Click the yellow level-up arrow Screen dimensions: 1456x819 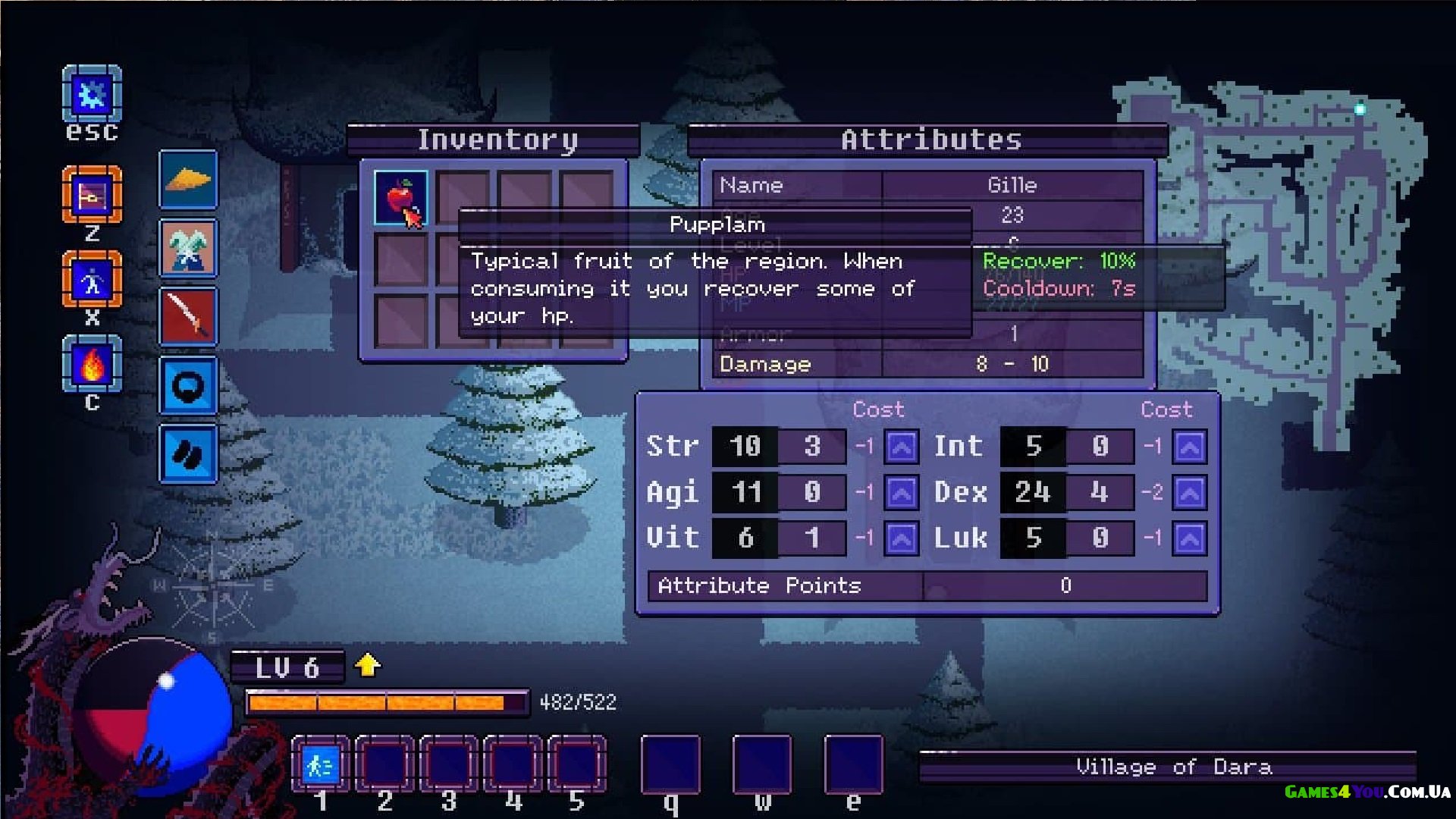[368, 665]
